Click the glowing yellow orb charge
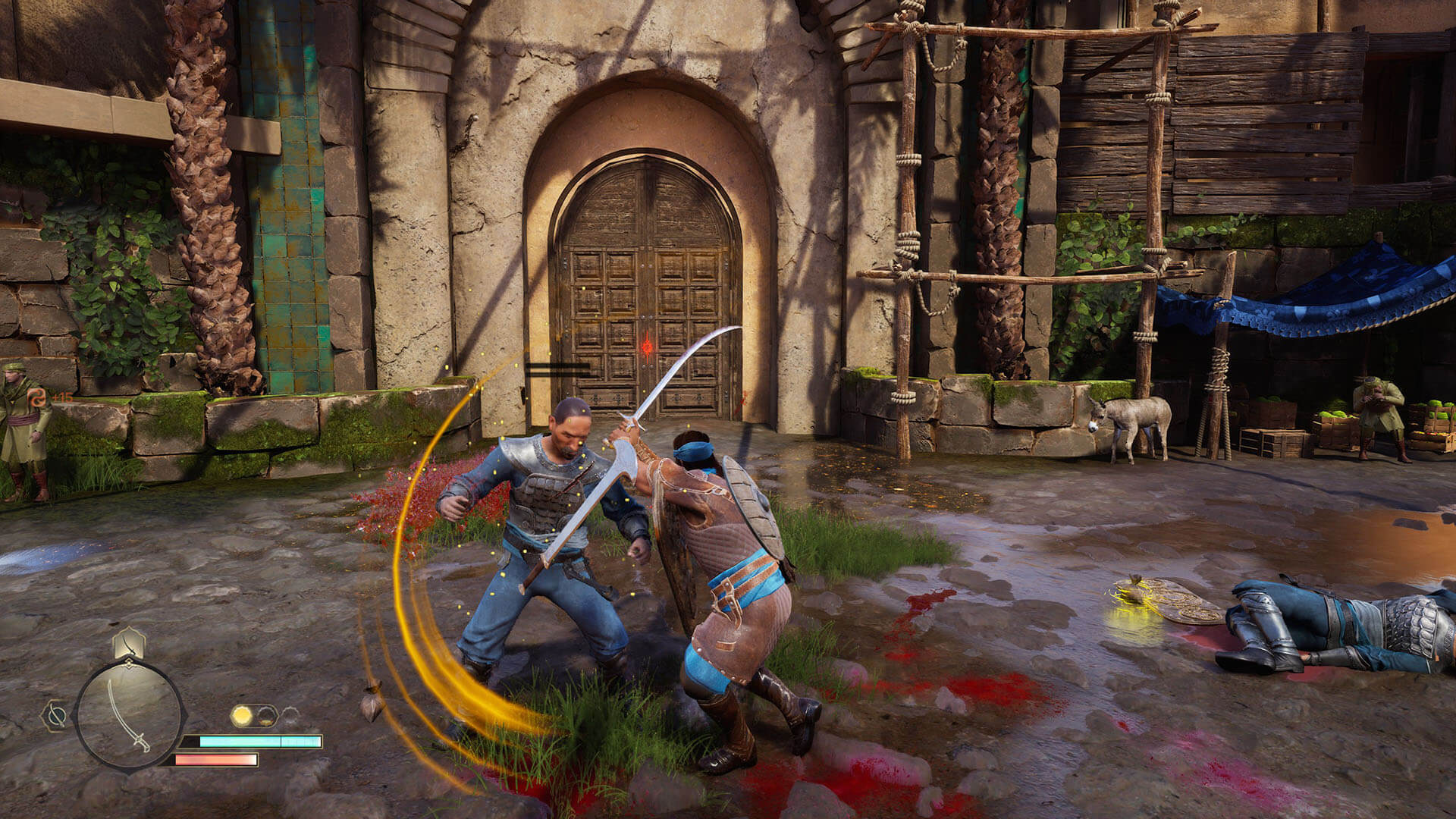1456x819 pixels. (242, 715)
